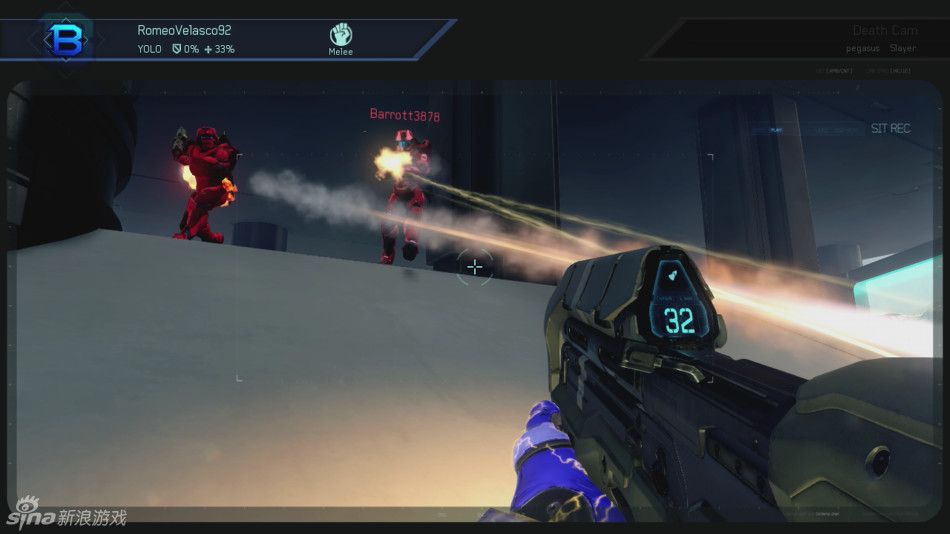The height and width of the screenshot is (534, 950).
Task: Open RomeoVelasco92's player card
Action: (x=184, y=30)
